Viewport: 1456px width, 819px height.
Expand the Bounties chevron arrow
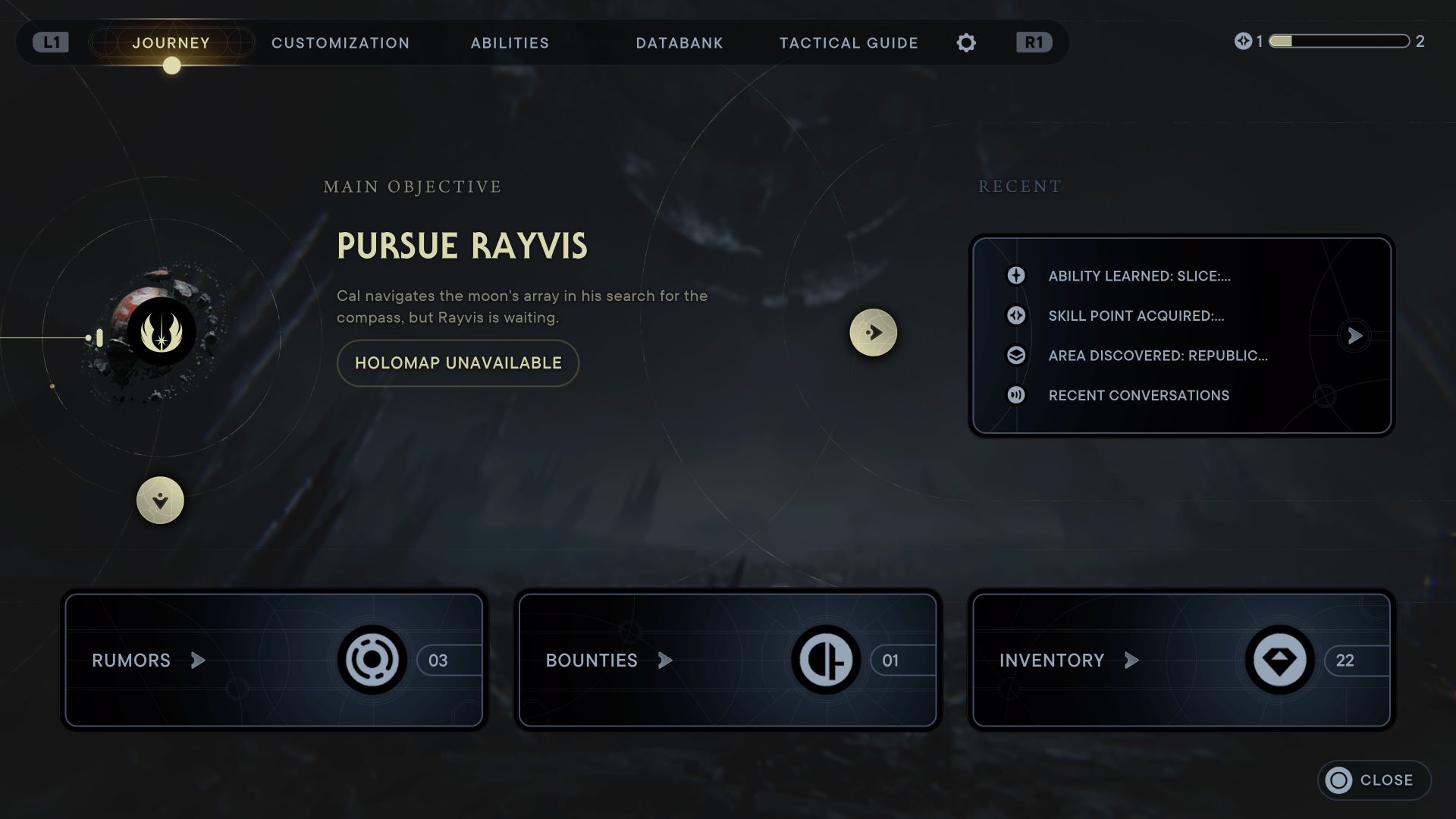tap(664, 661)
